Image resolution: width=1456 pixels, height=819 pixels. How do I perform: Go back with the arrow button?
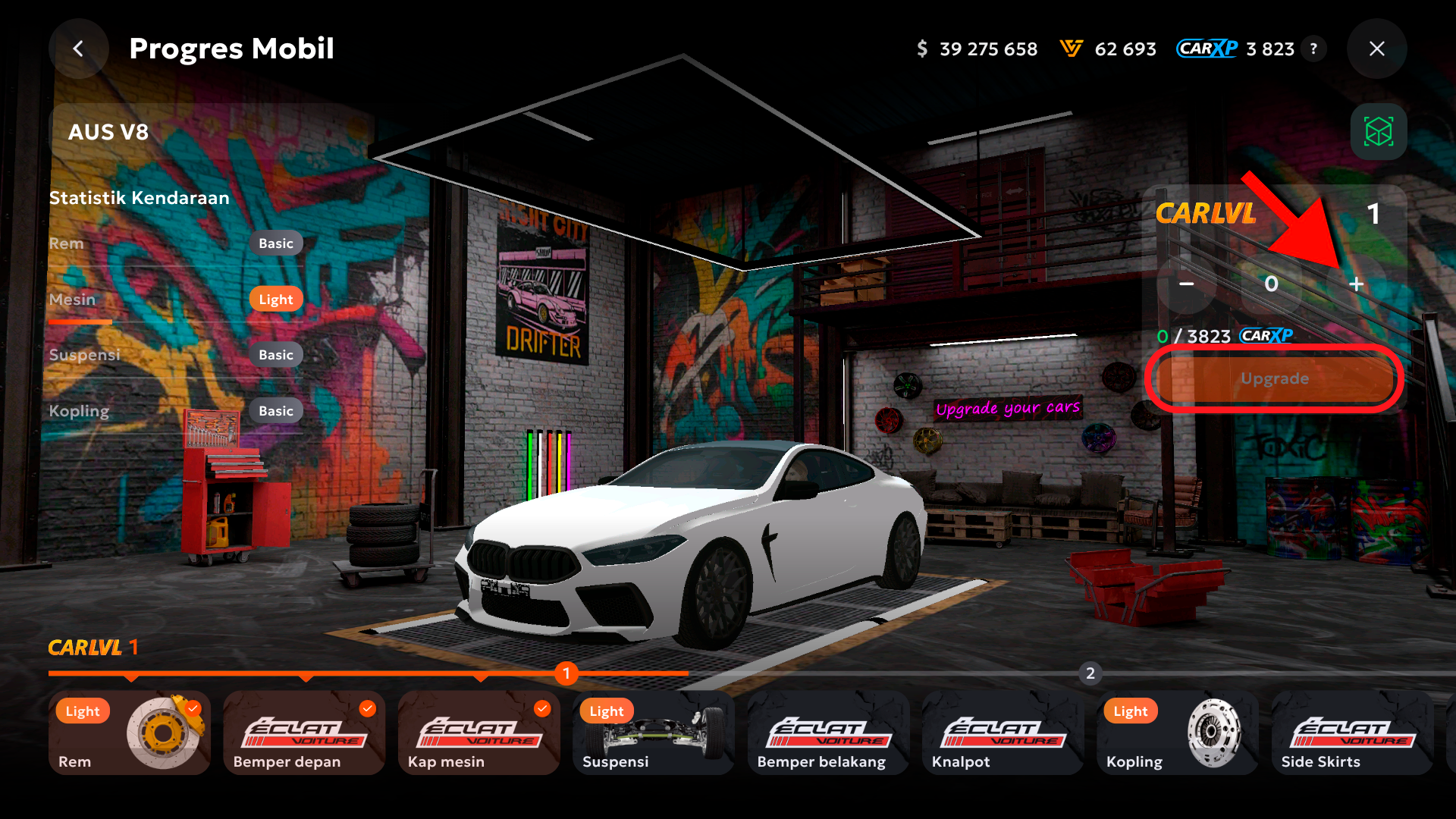[78, 49]
